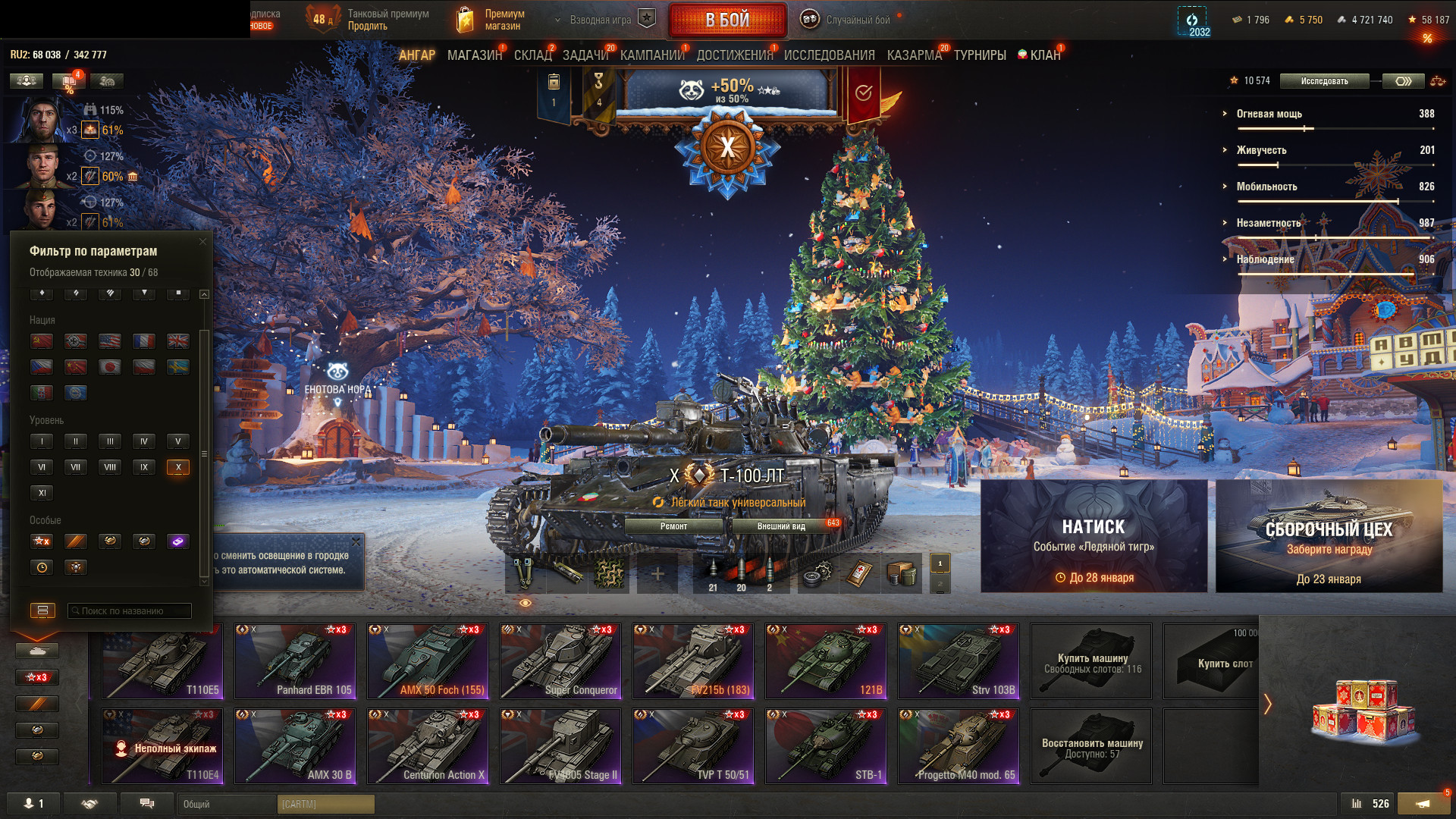This screenshot has height=819, width=1456.
Task: Toggle the tier VIII level filter
Action: [x=110, y=467]
